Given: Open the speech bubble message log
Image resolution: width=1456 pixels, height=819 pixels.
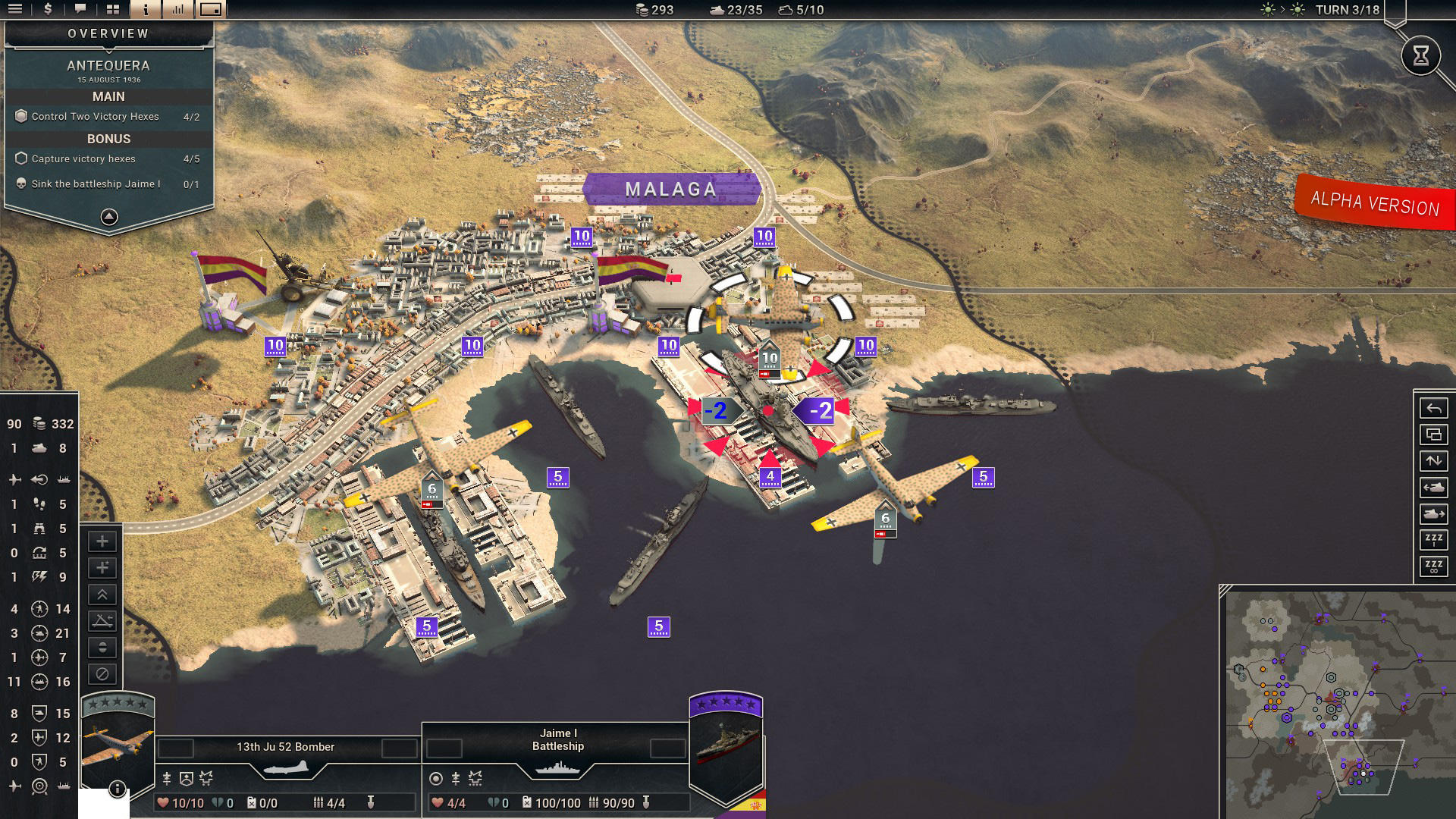Looking at the screenshot, I should pos(80,9).
